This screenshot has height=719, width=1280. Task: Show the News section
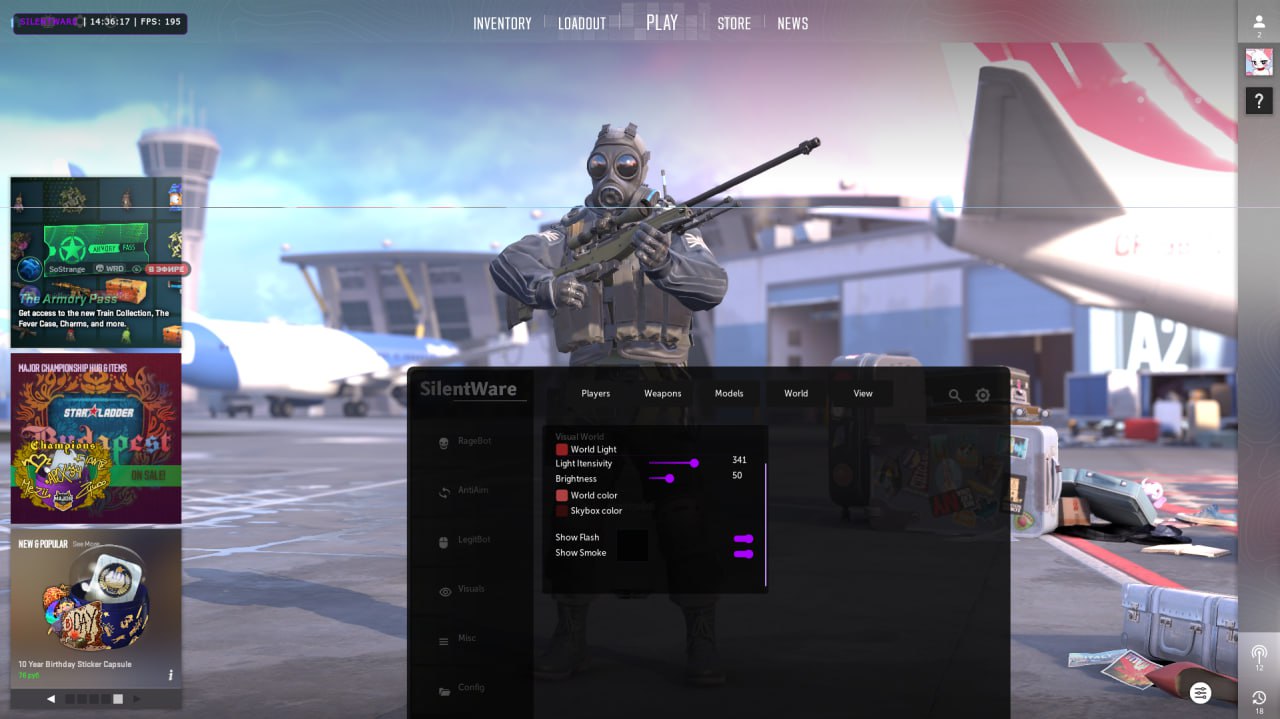pos(793,23)
